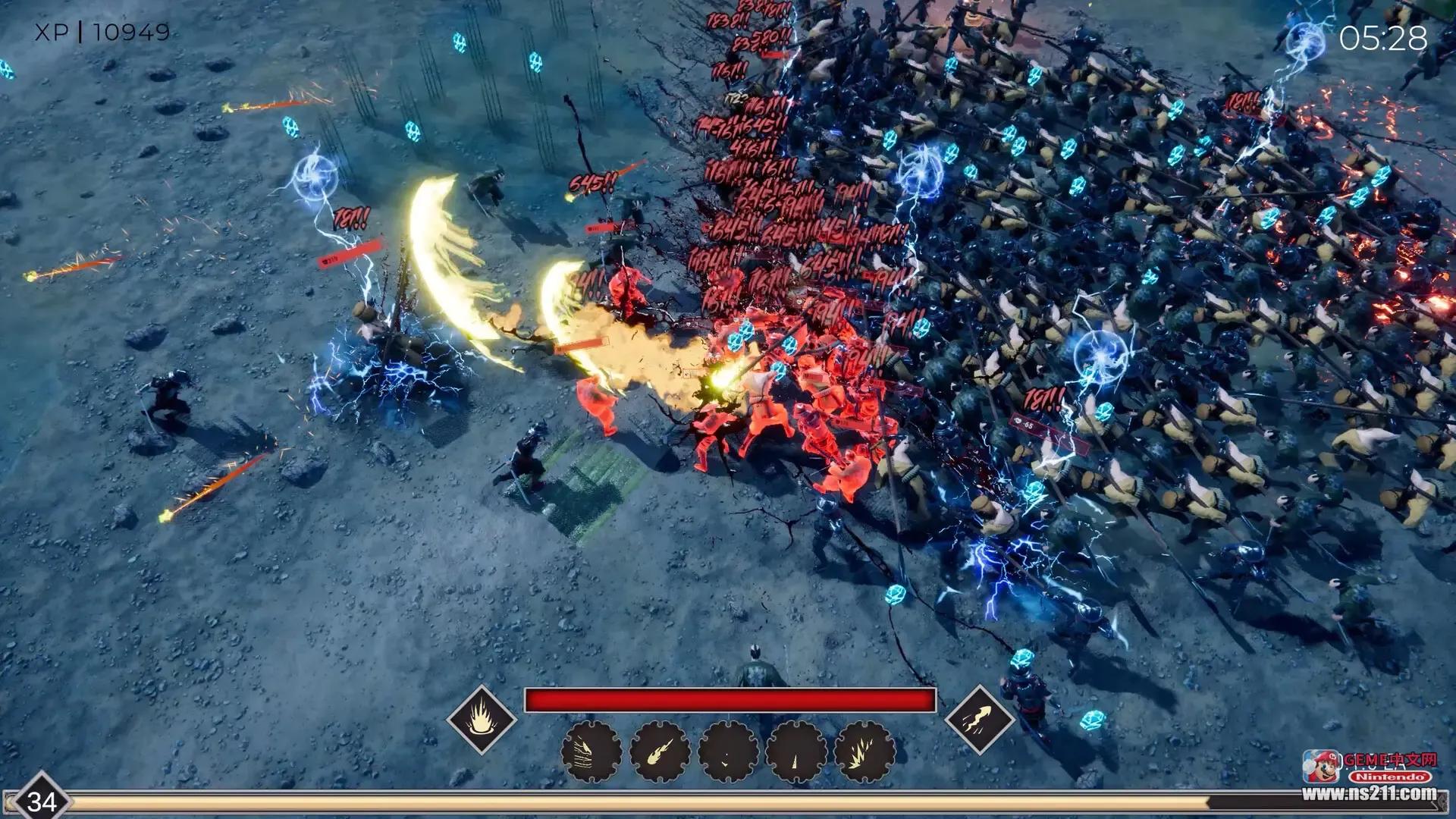
Task: Select the single spike skill icon
Action: pyautogui.click(x=796, y=752)
